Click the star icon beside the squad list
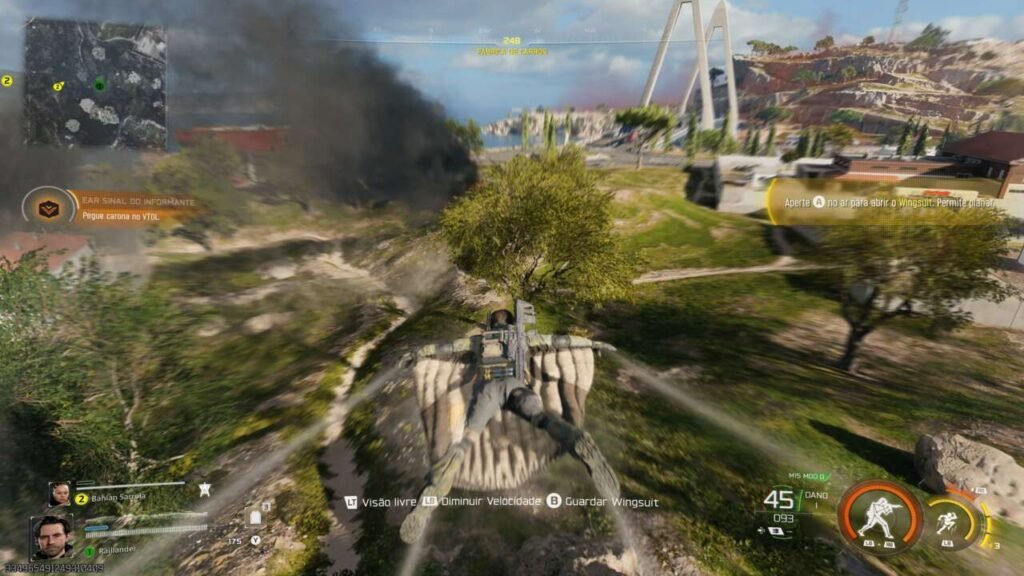The width and height of the screenshot is (1024, 576). [204, 489]
